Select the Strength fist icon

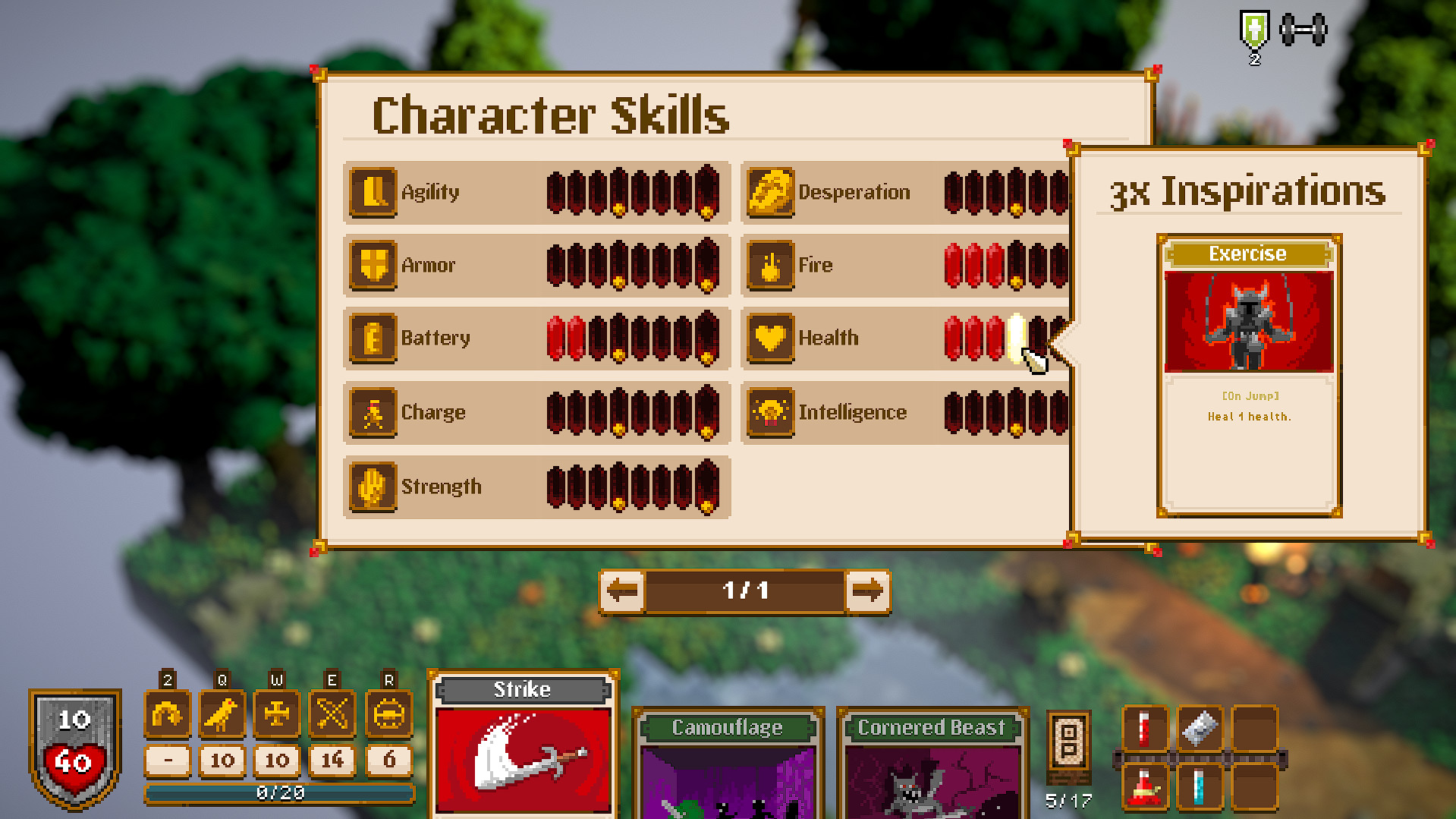point(372,487)
